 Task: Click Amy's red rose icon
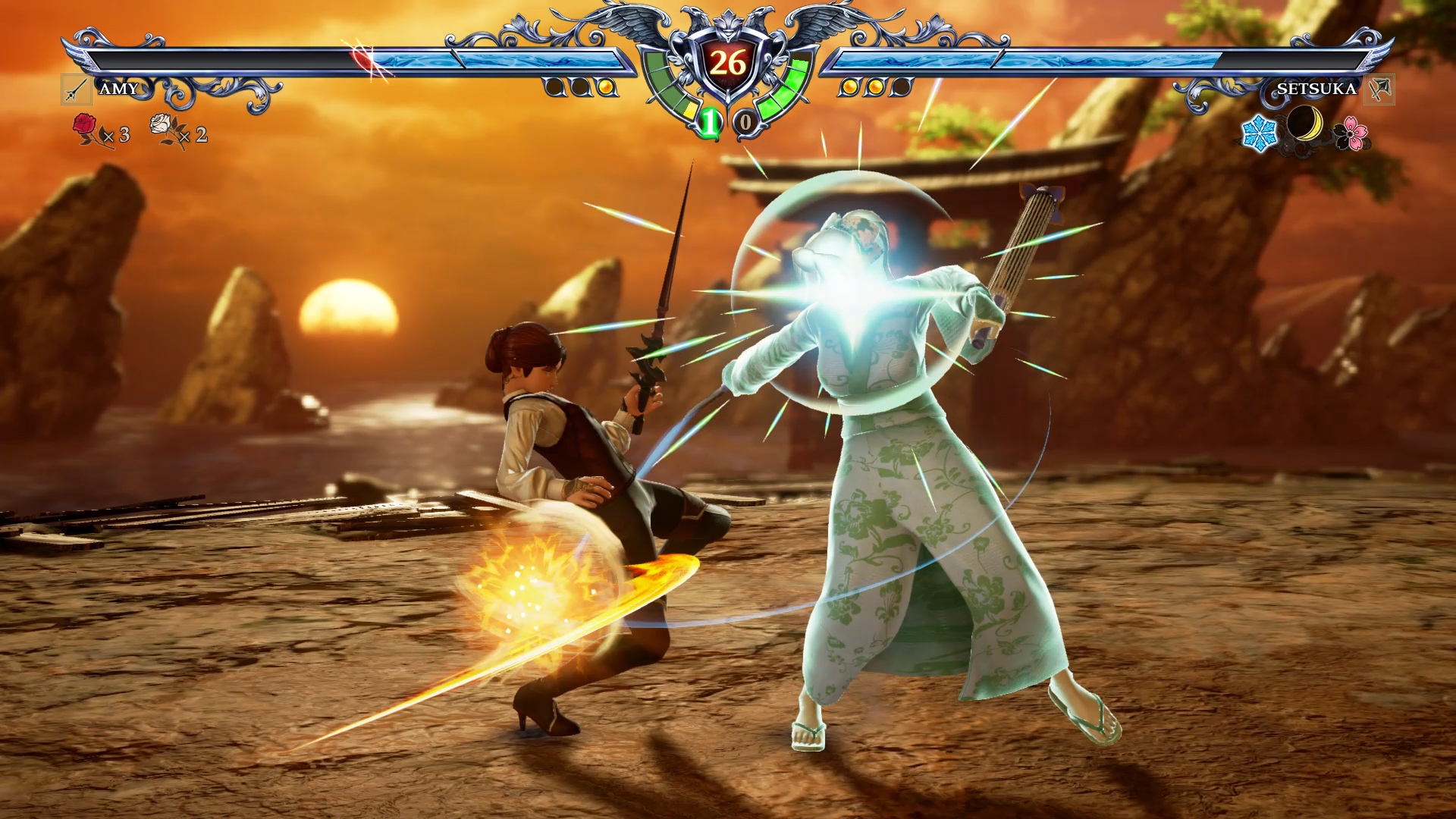click(86, 128)
